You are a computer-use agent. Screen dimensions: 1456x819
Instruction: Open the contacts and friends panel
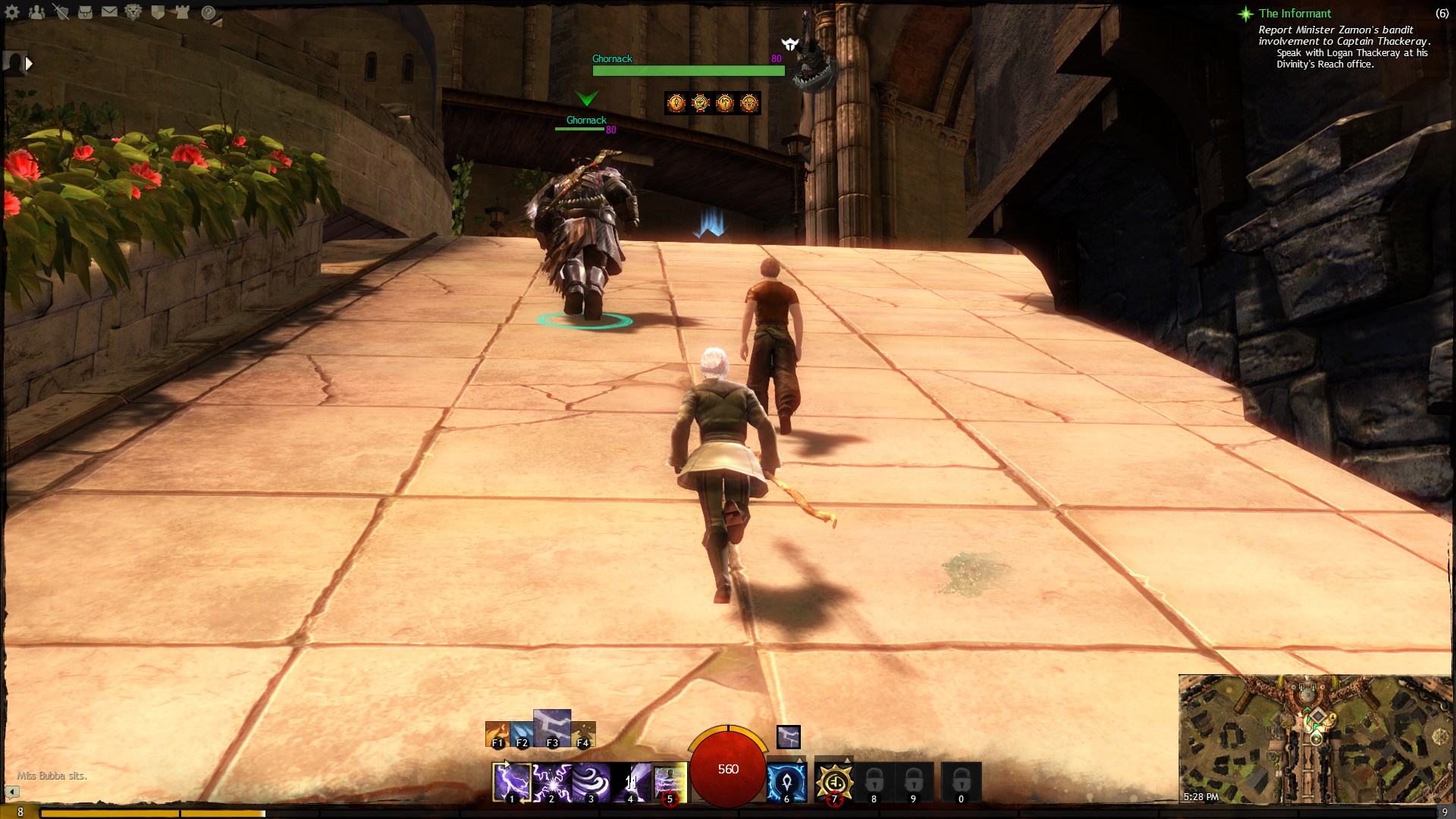pyautogui.click(x=36, y=12)
